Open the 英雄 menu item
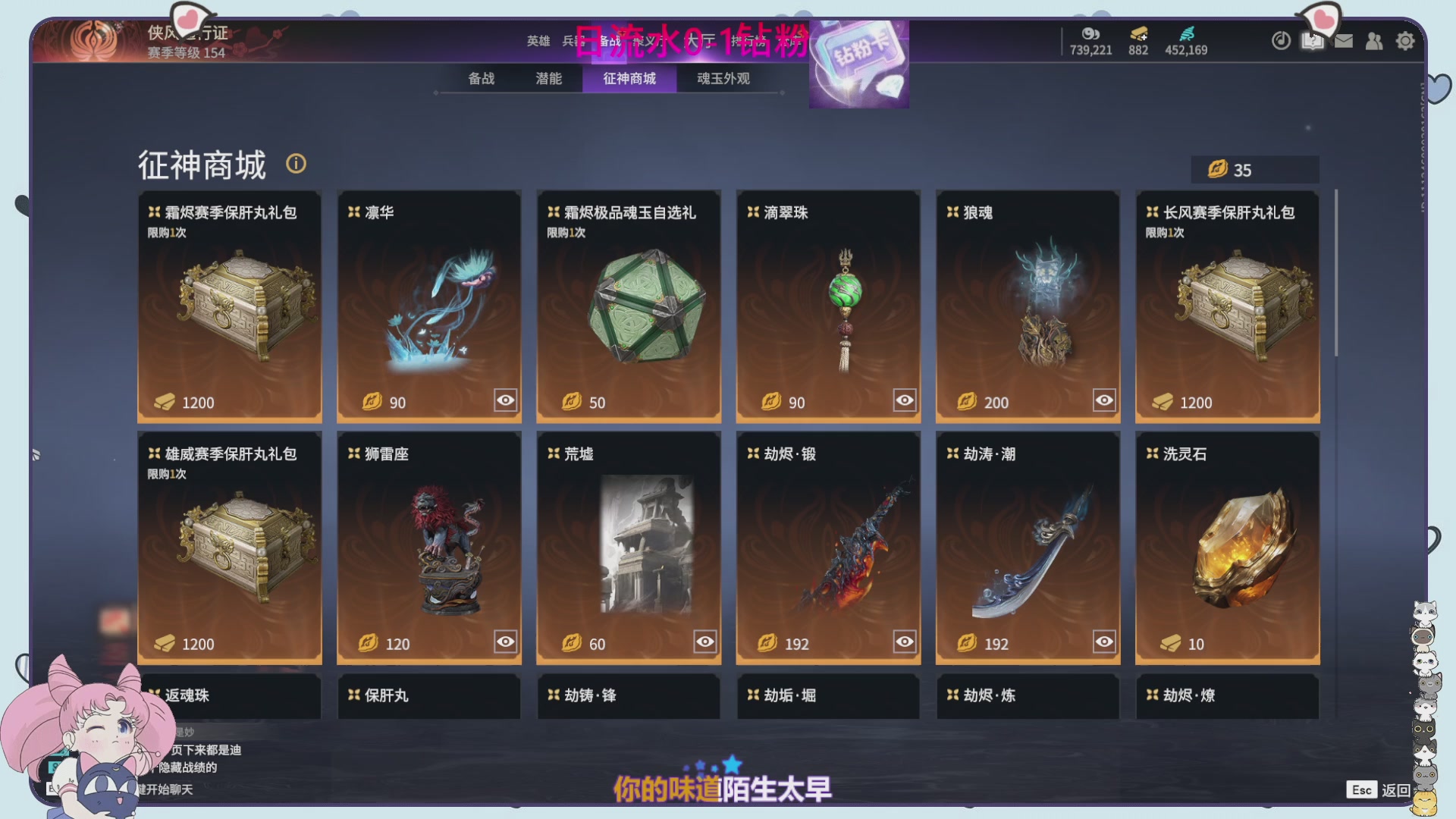1456x819 pixels. [538, 42]
